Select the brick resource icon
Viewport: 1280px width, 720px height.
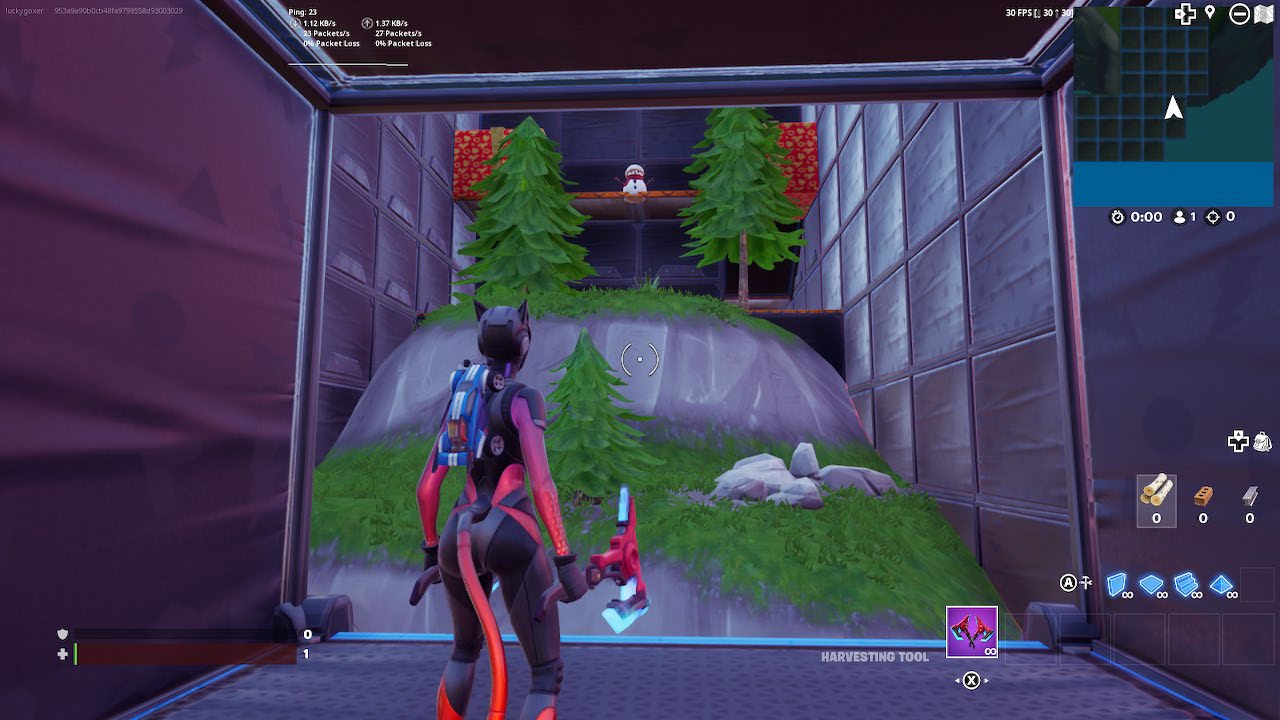[1203, 495]
